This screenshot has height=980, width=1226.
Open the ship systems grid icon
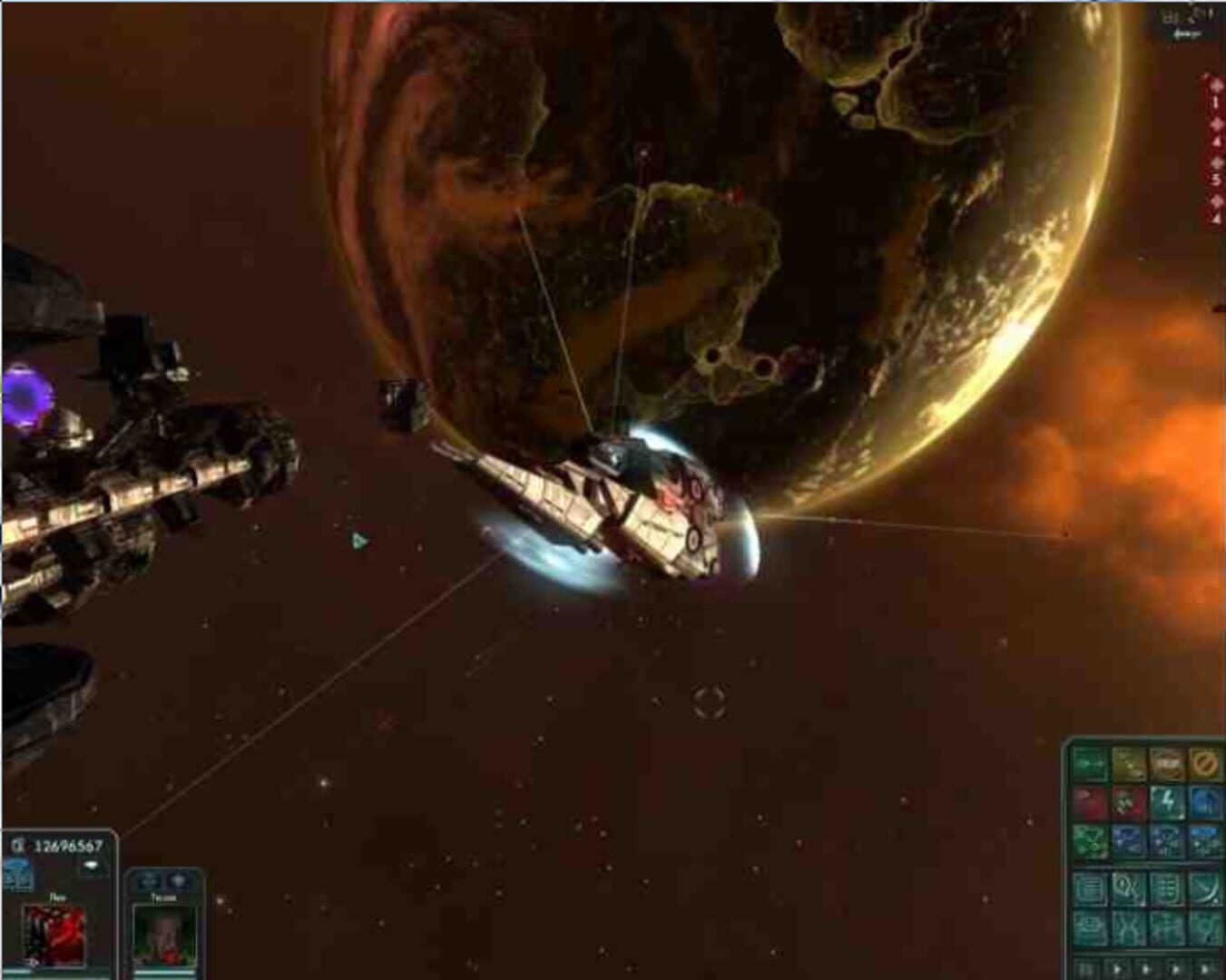pos(1168,887)
